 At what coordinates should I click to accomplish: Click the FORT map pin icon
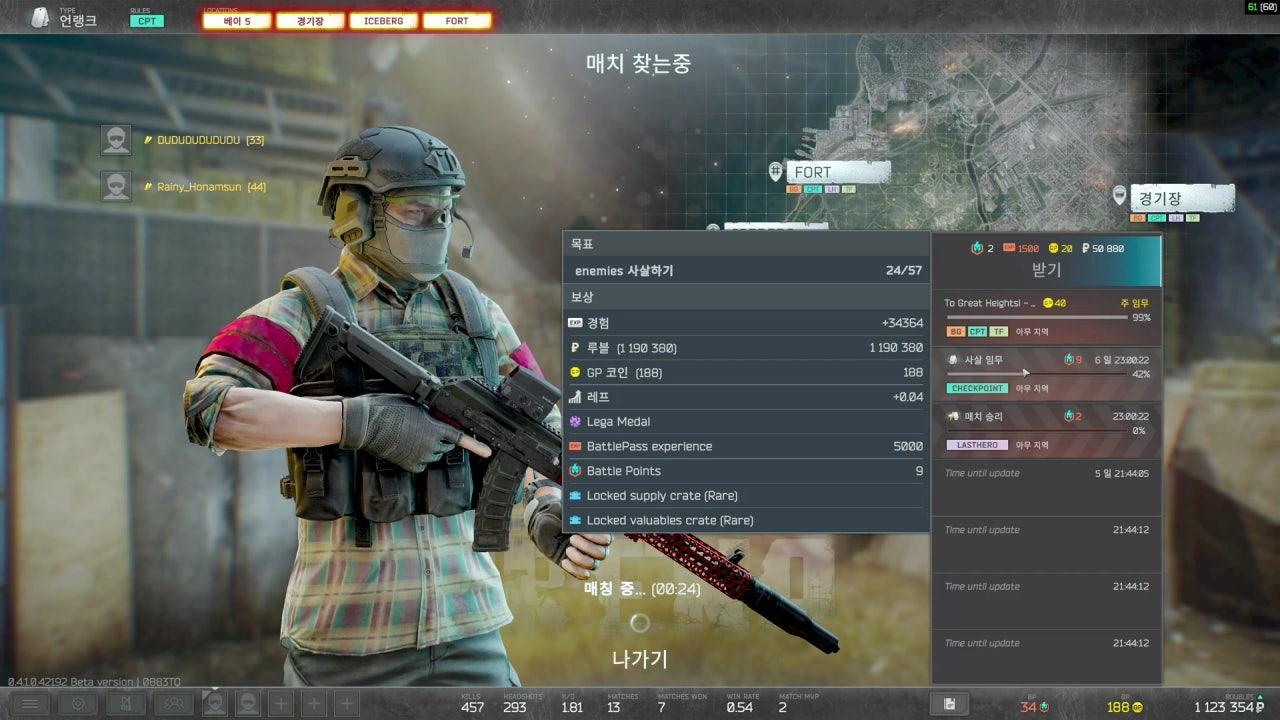(x=776, y=171)
